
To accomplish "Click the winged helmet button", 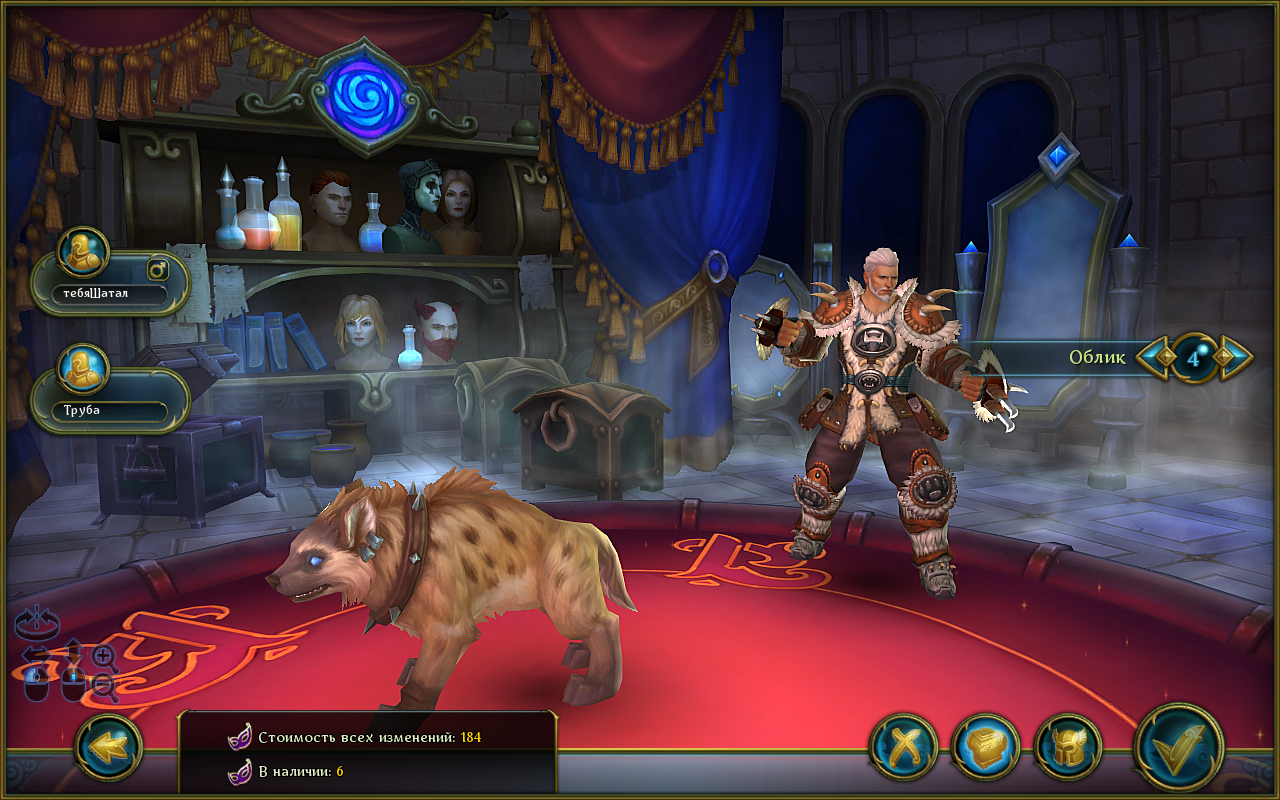I will tap(1068, 747).
